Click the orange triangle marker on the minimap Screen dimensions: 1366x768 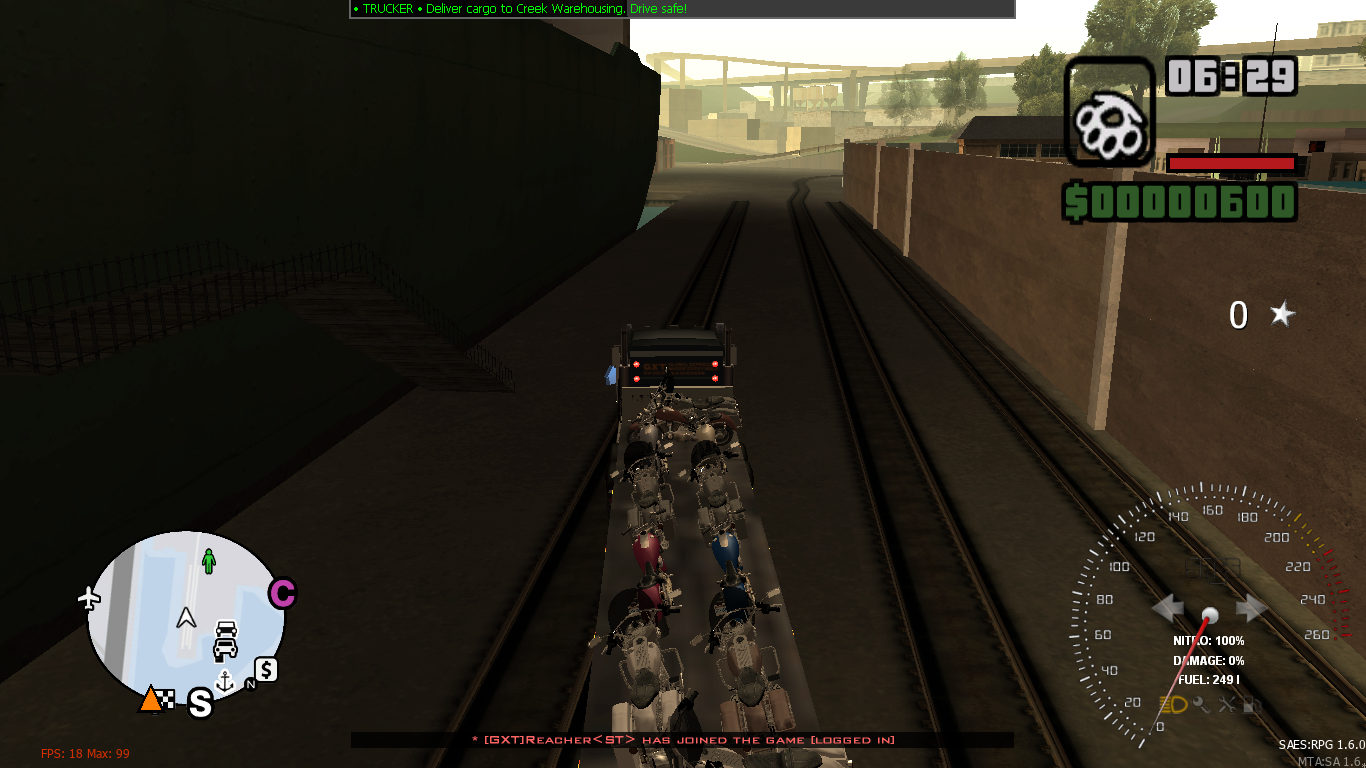click(151, 700)
